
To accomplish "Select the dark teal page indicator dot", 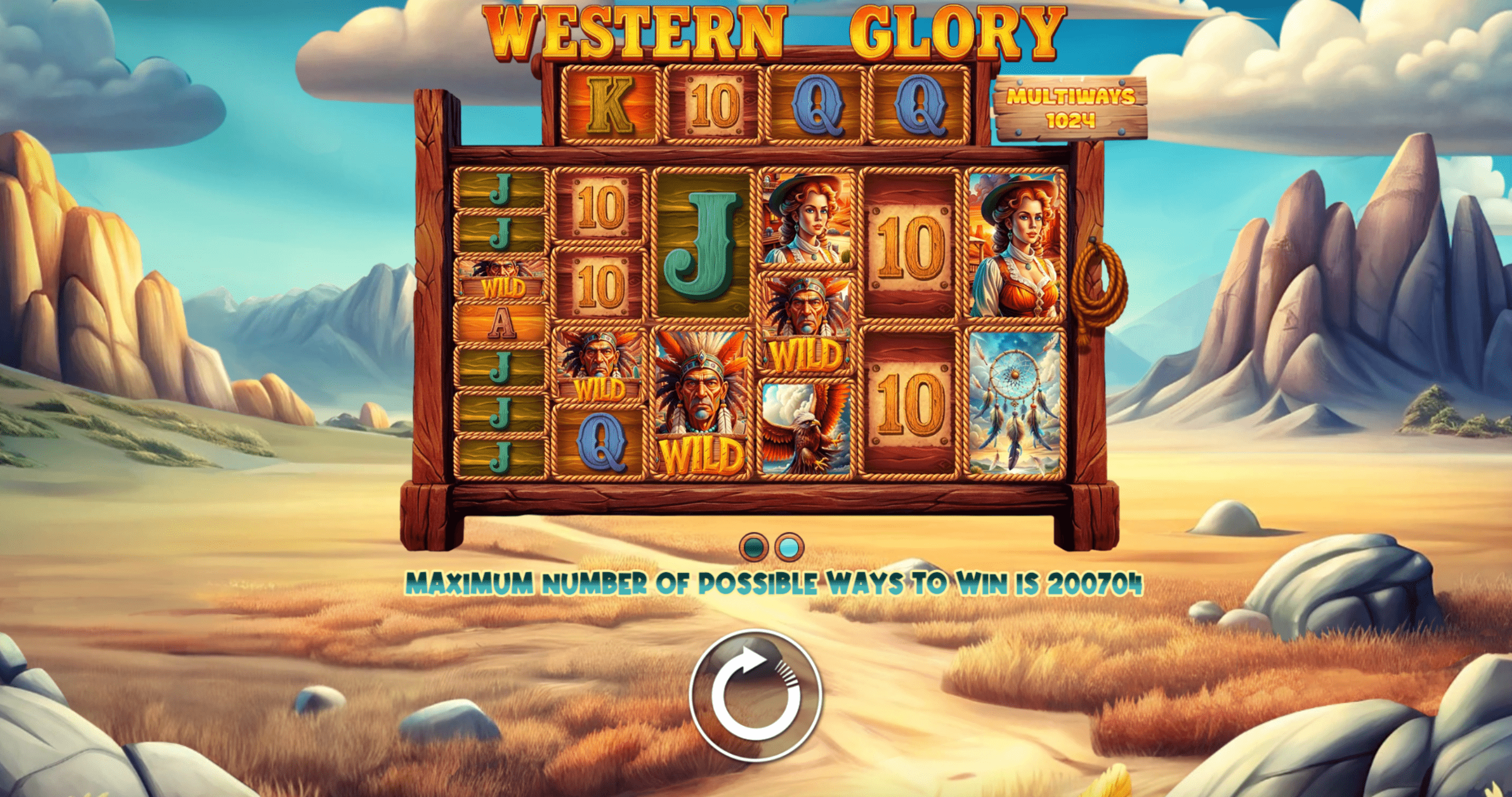I will click(754, 548).
